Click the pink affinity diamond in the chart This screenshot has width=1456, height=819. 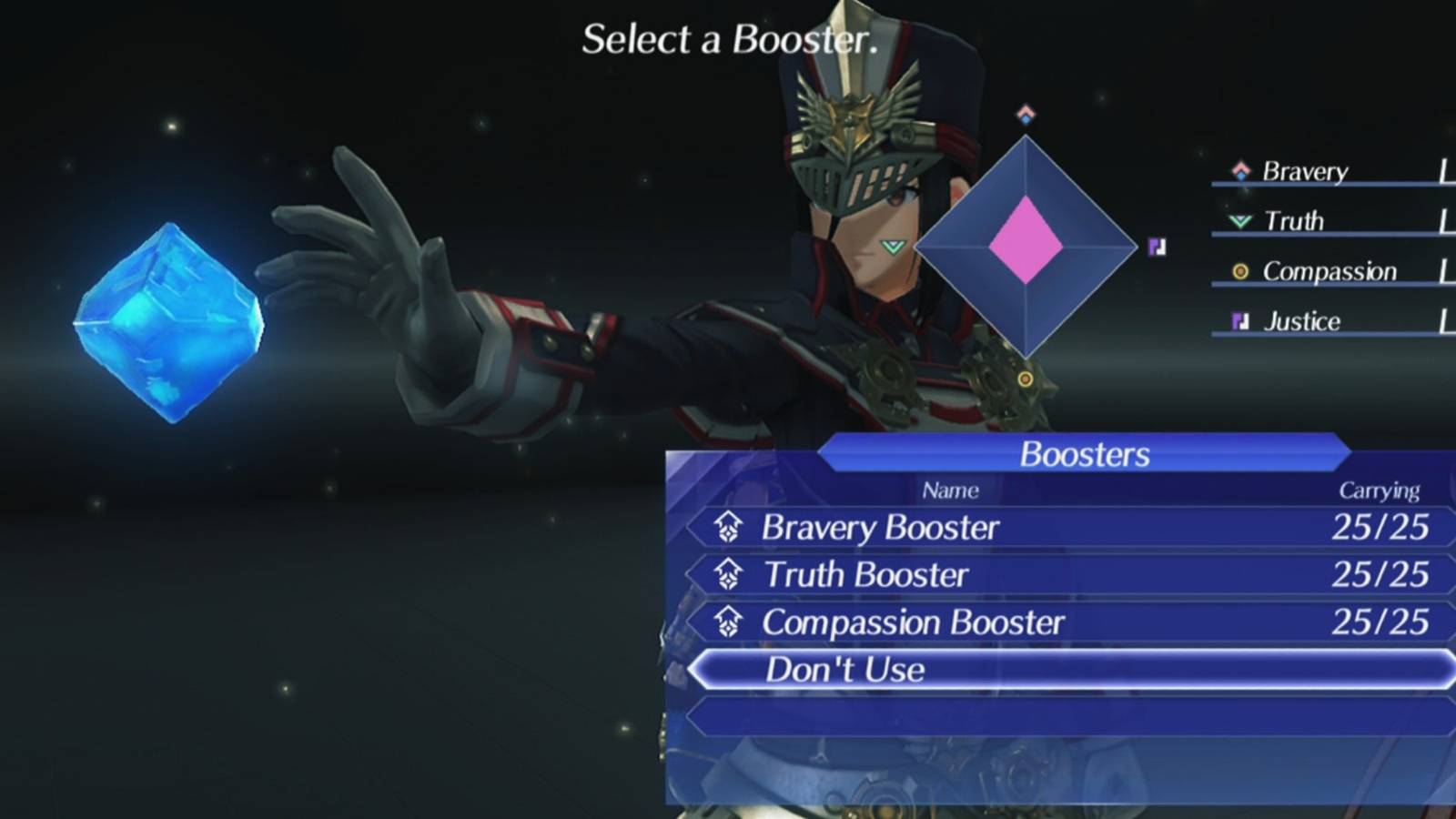1024,238
